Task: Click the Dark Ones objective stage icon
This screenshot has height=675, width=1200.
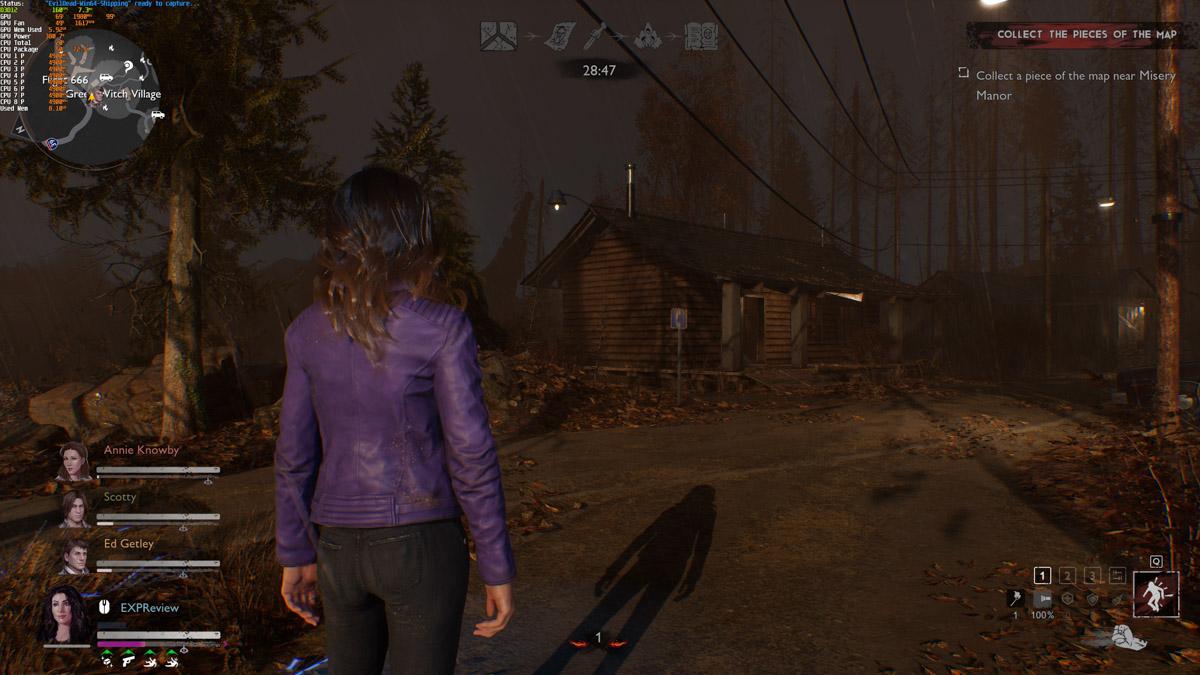Action: [647, 37]
